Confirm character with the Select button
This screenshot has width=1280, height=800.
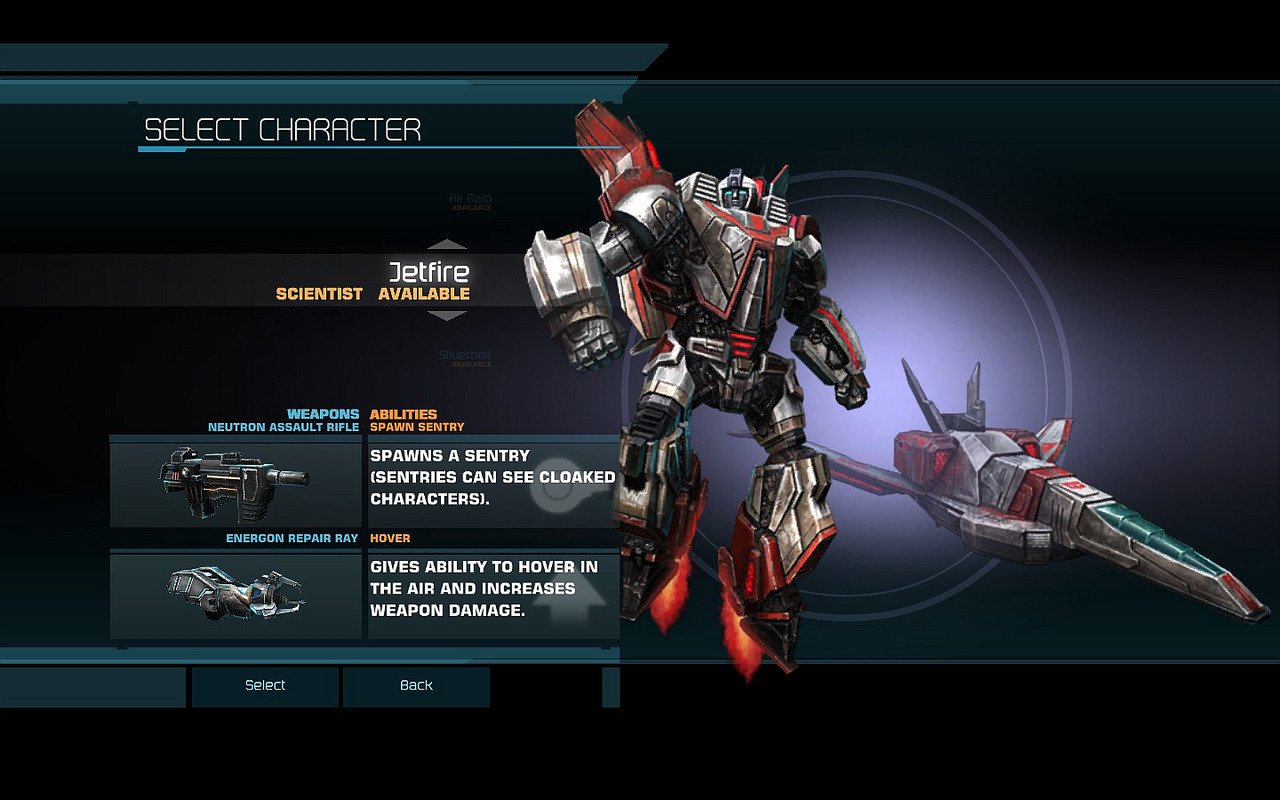[x=265, y=686]
